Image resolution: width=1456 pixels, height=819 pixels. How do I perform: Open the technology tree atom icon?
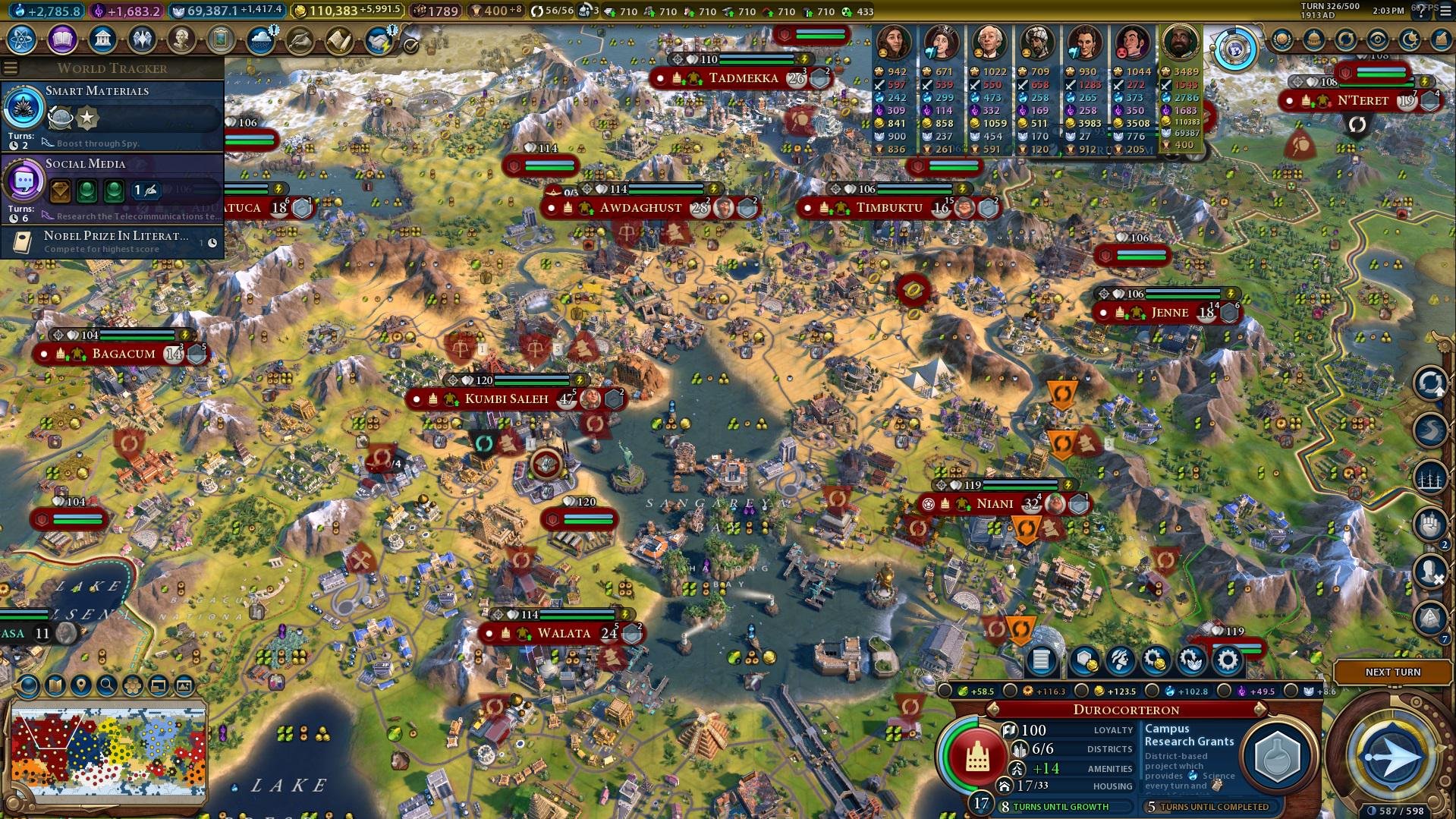click(22, 39)
